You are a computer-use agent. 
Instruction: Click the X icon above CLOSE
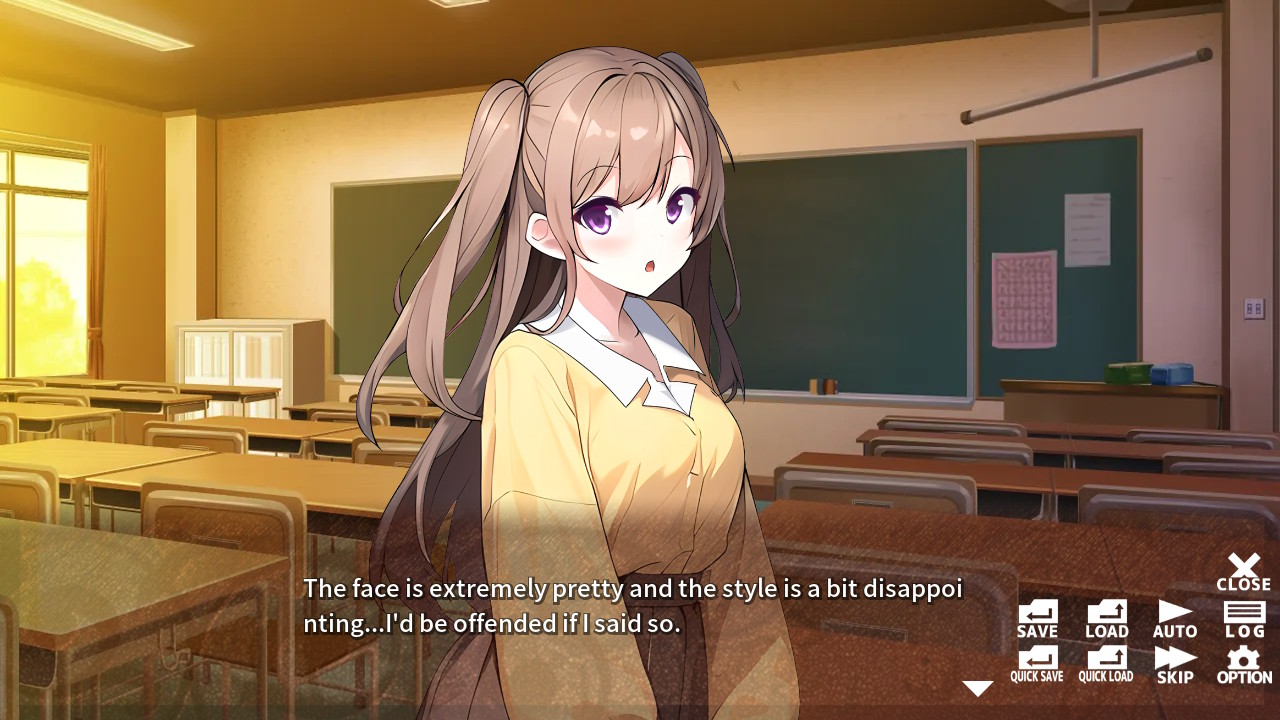pyautogui.click(x=1244, y=563)
